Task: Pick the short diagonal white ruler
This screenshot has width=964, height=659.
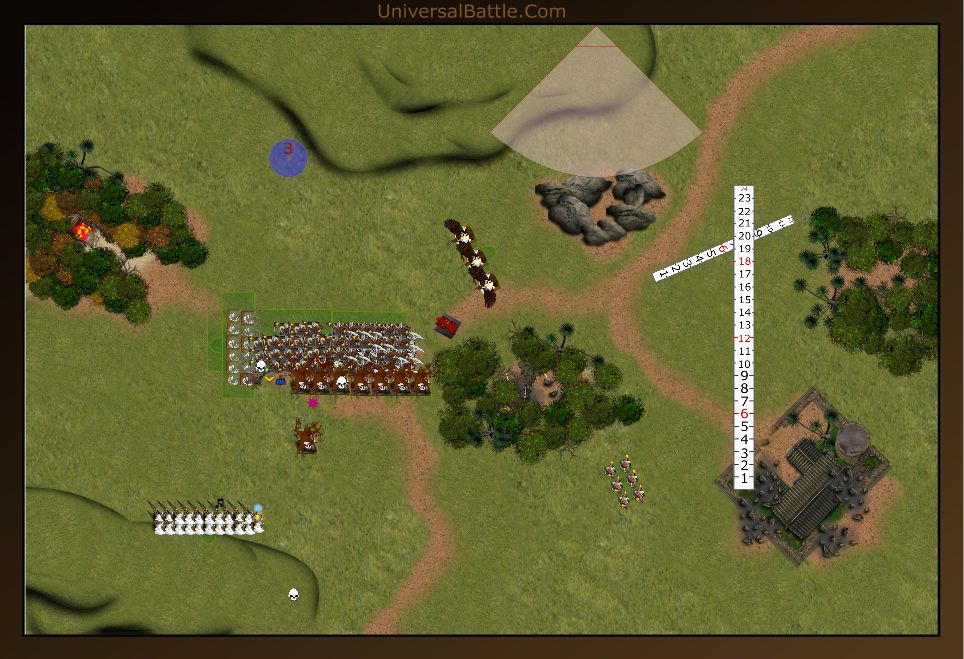Action: (x=724, y=247)
